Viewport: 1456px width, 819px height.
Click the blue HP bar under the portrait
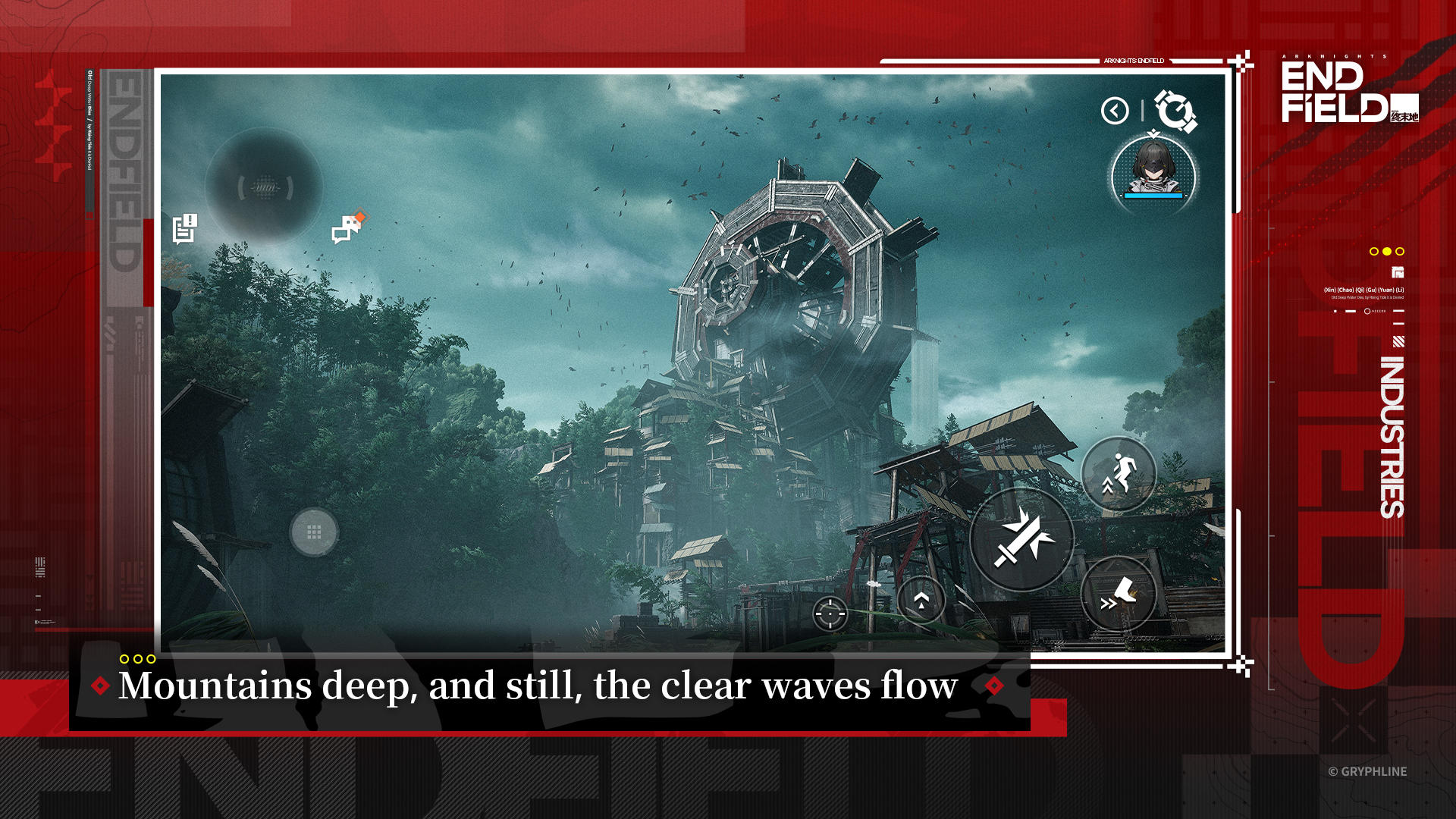coord(1153,194)
